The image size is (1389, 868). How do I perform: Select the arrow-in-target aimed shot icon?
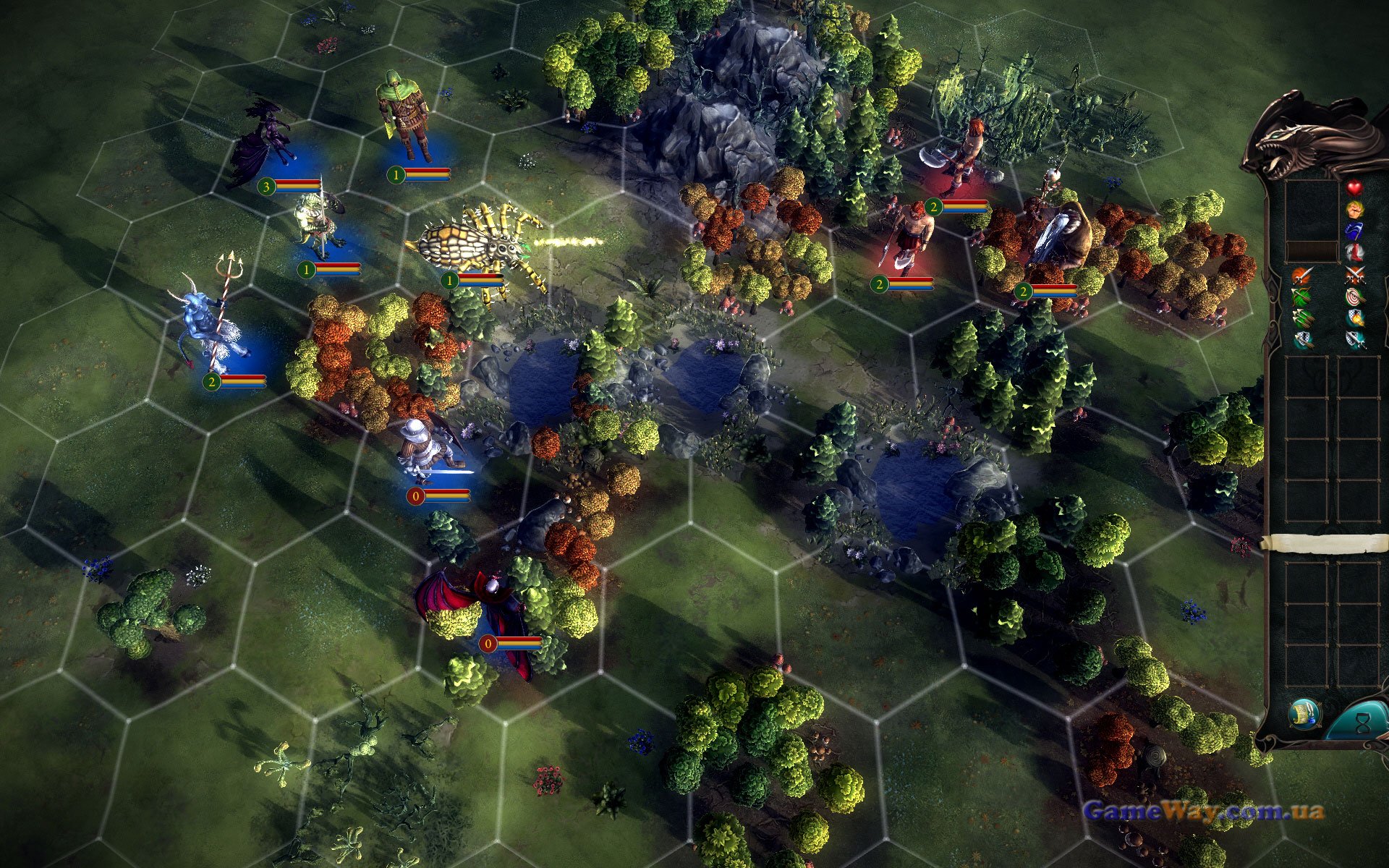1354,296
